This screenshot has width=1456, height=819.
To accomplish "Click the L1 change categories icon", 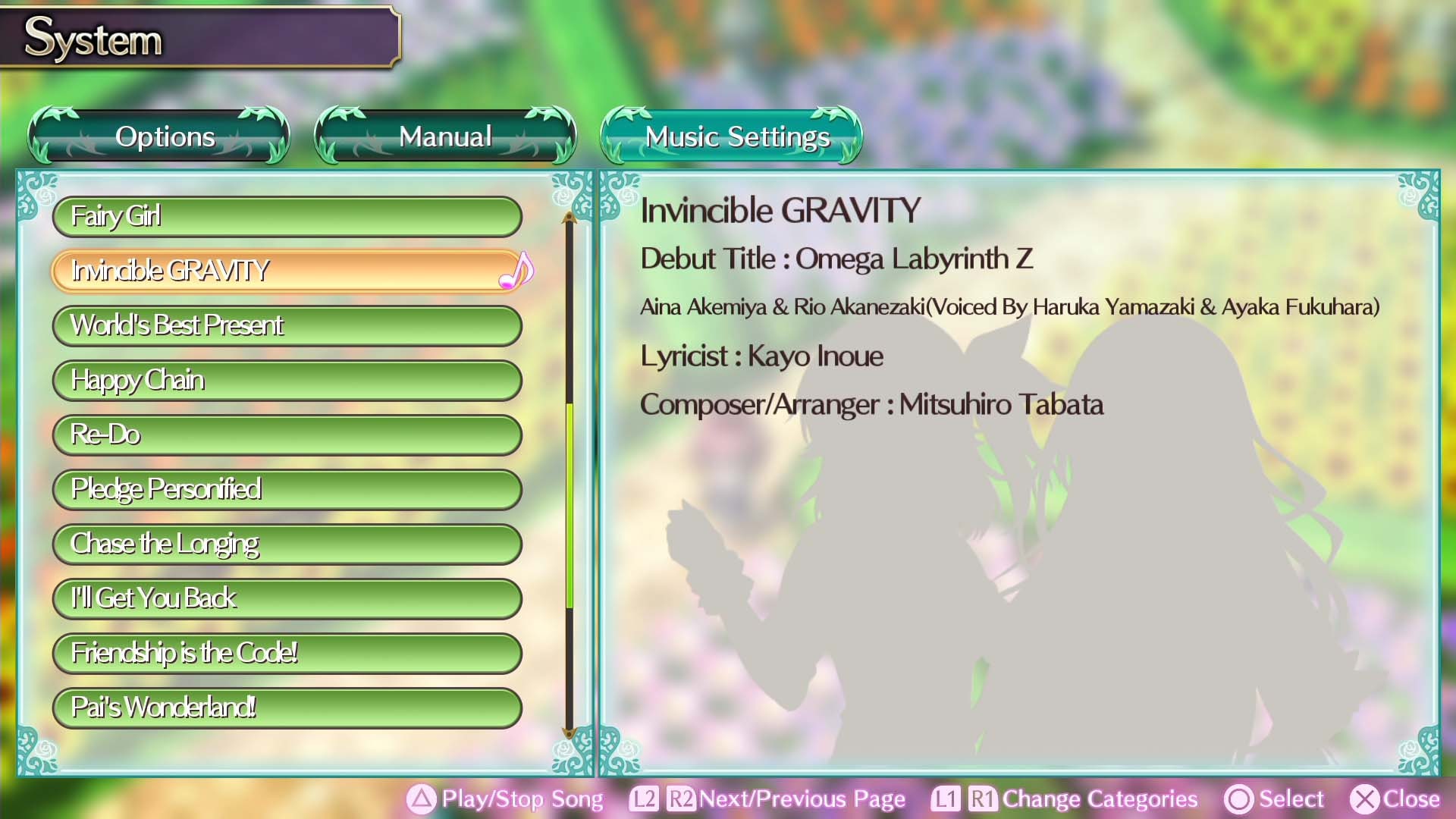I will pos(944,799).
